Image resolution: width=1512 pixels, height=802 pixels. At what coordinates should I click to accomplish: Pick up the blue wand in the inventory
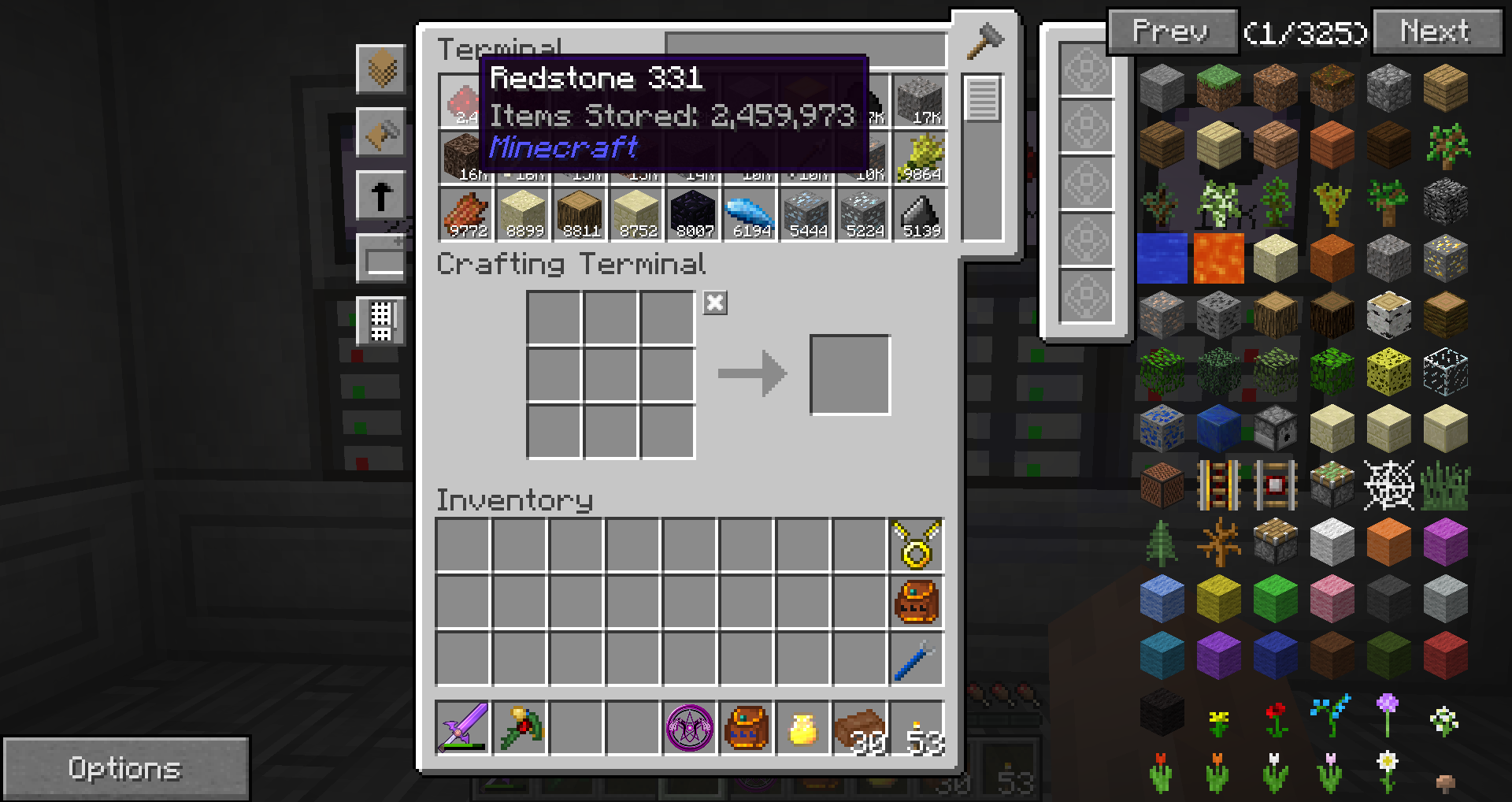(917, 659)
